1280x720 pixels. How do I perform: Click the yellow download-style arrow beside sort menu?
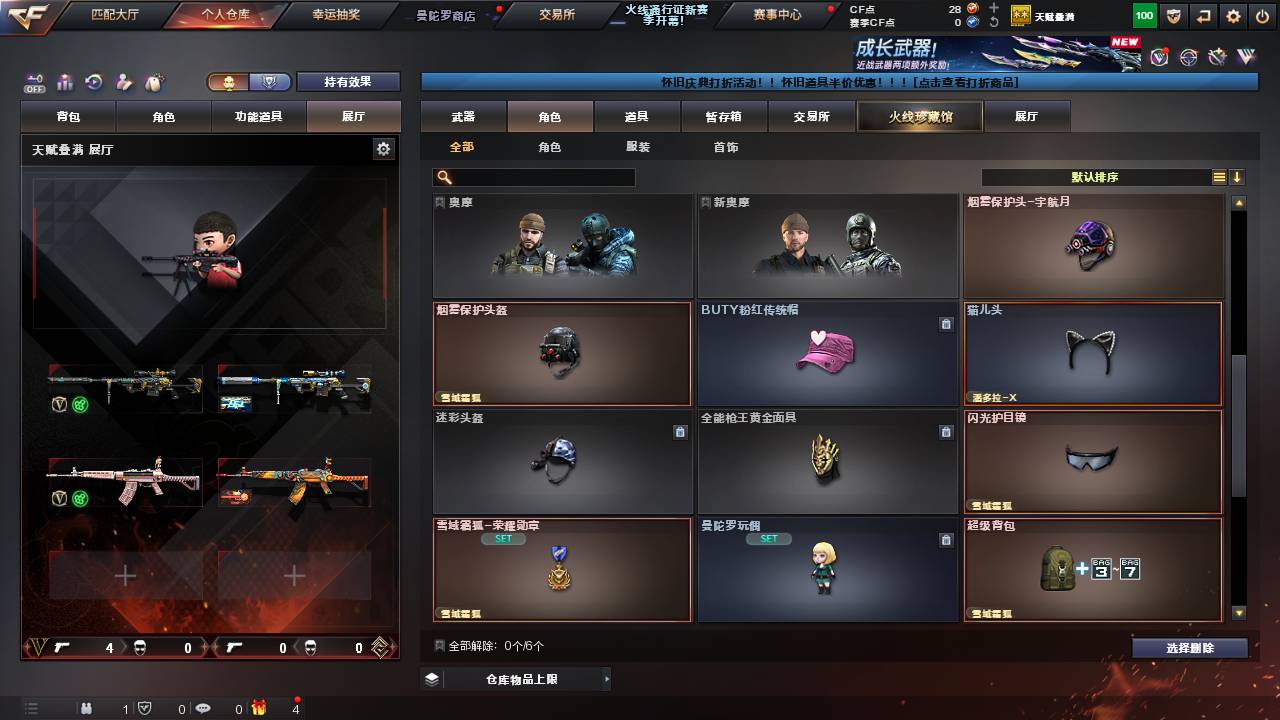coord(1239,176)
